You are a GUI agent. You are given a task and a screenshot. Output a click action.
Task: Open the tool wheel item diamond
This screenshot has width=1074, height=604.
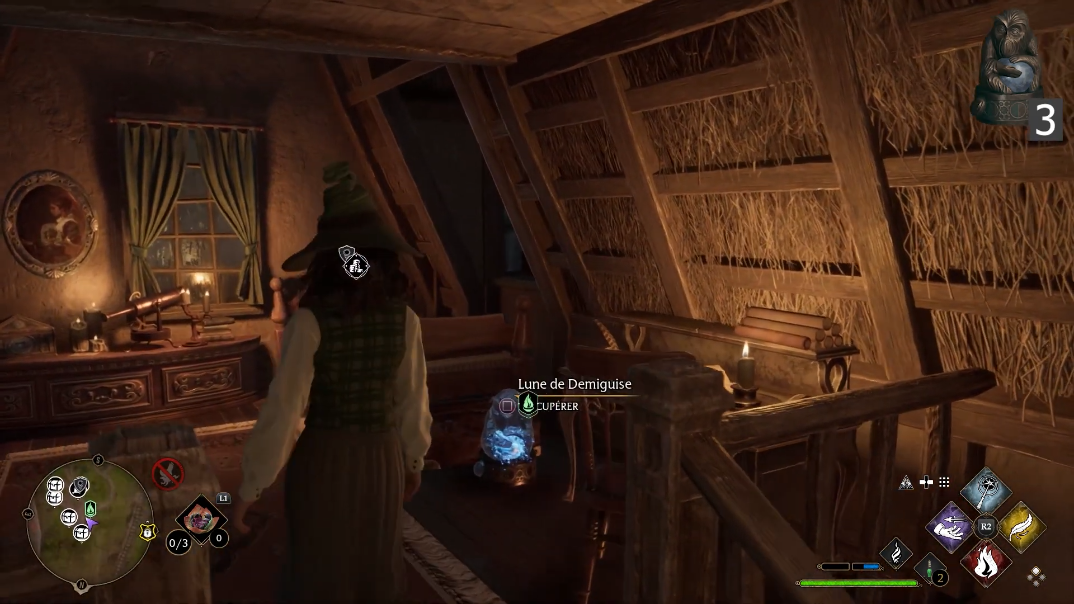point(201,518)
